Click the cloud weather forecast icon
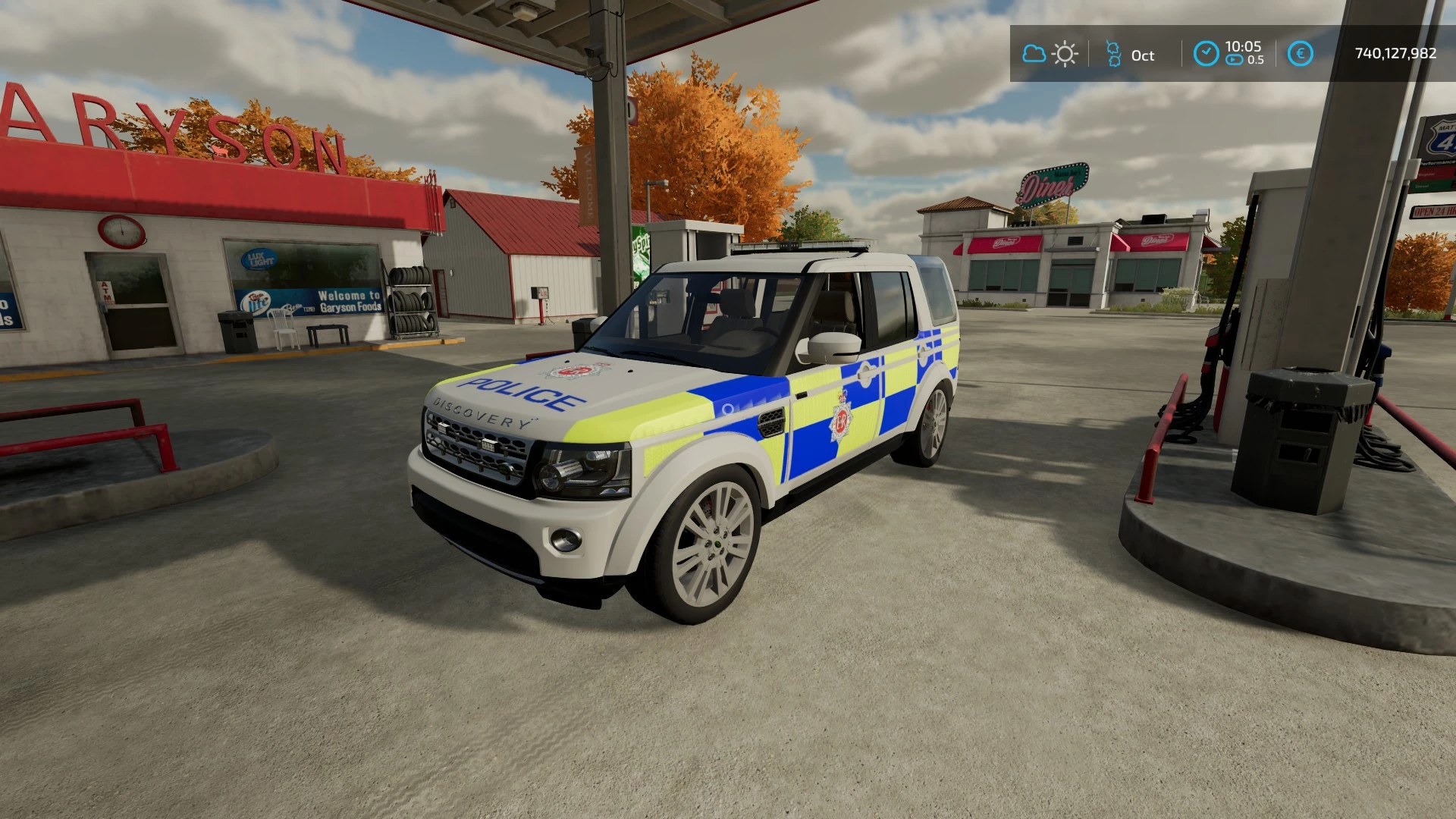This screenshot has height=819, width=1456. (x=1034, y=54)
